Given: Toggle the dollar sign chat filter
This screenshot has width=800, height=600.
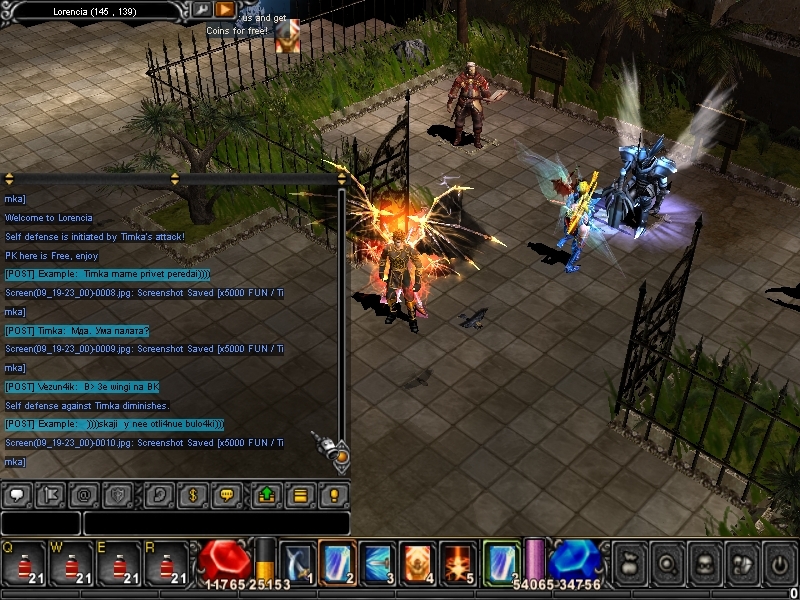Looking at the screenshot, I should click(x=191, y=494).
